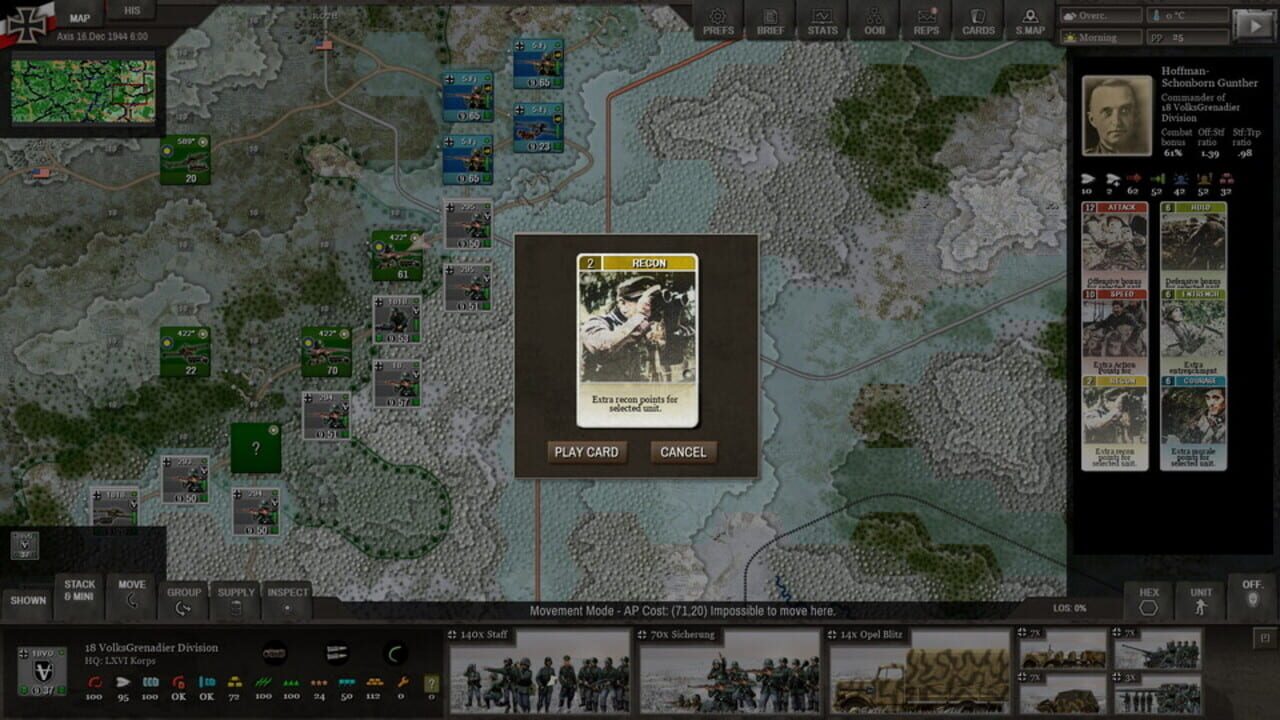1280x720 pixels.
Task: Open the OOB order of battle
Action: (874, 22)
